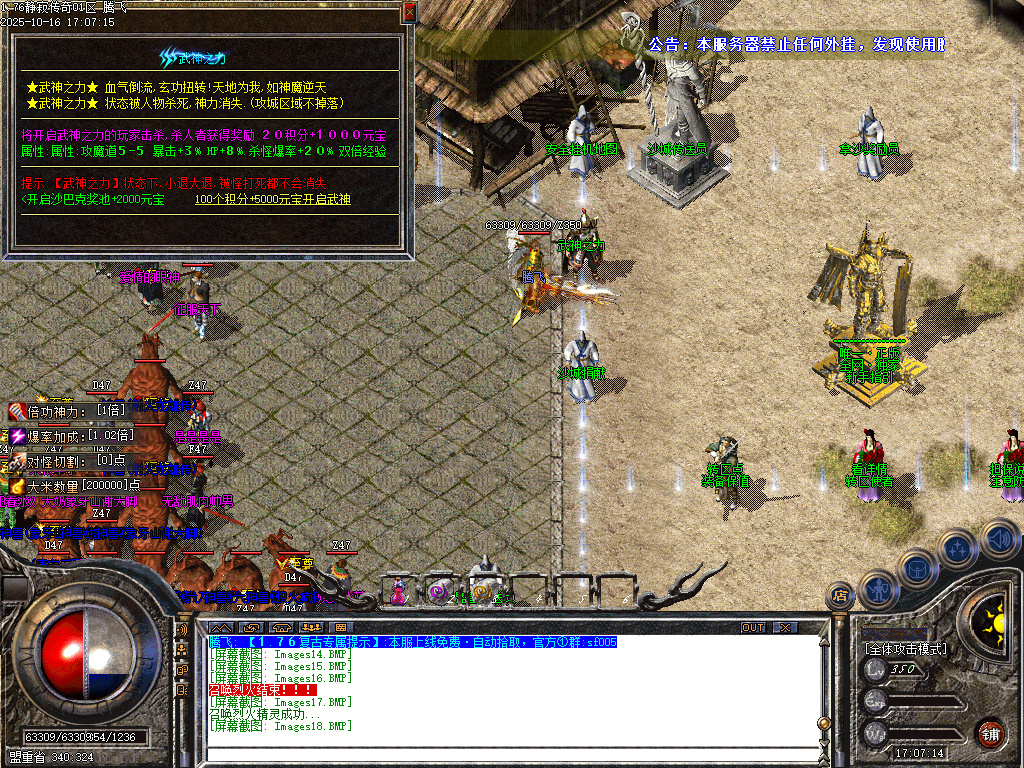Click the 大米数量 gold currency icon
This screenshot has width=1024, height=768.
[x=19, y=485]
